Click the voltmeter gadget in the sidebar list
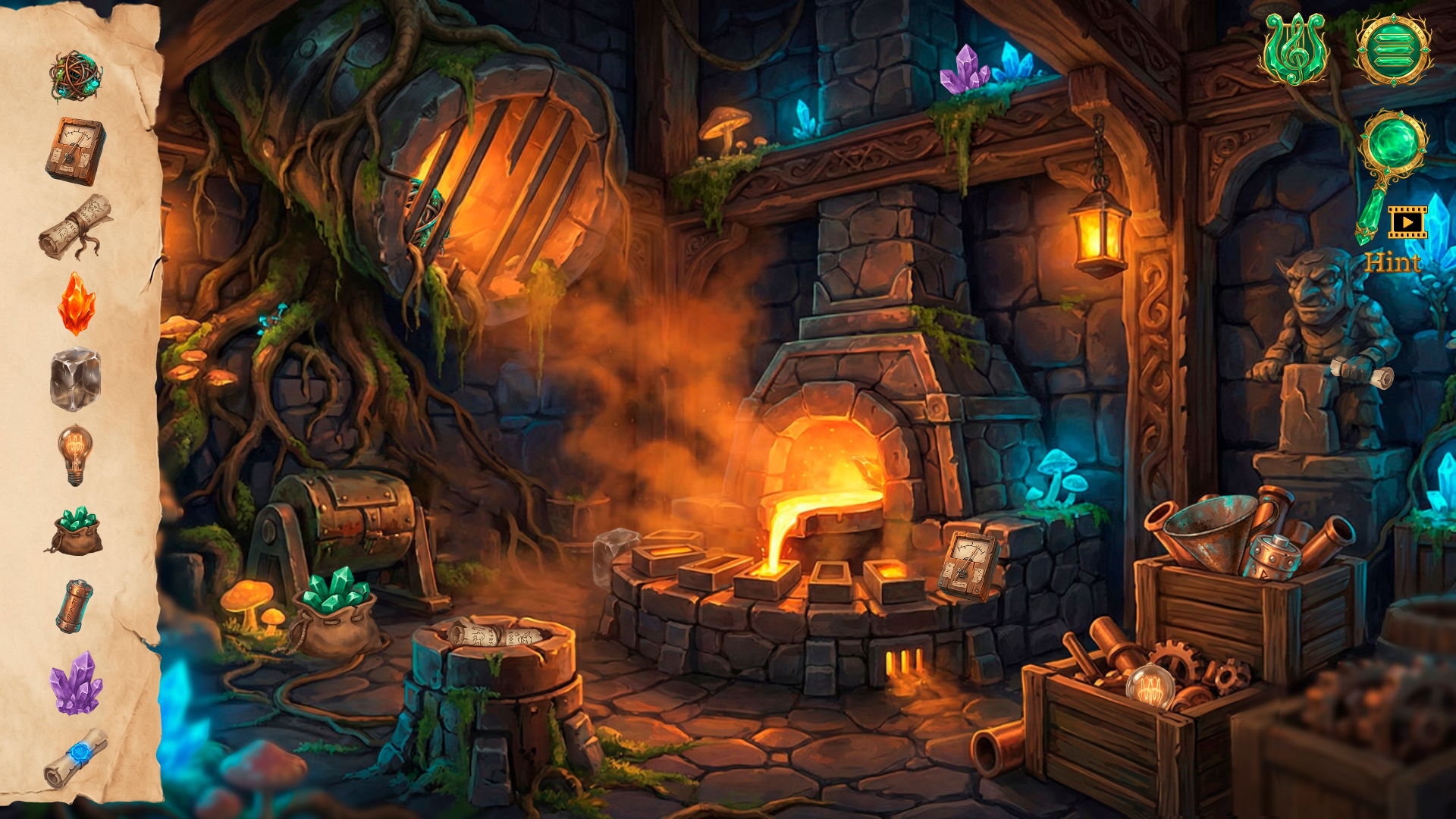The height and width of the screenshot is (819, 1456). tap(74, 148)
